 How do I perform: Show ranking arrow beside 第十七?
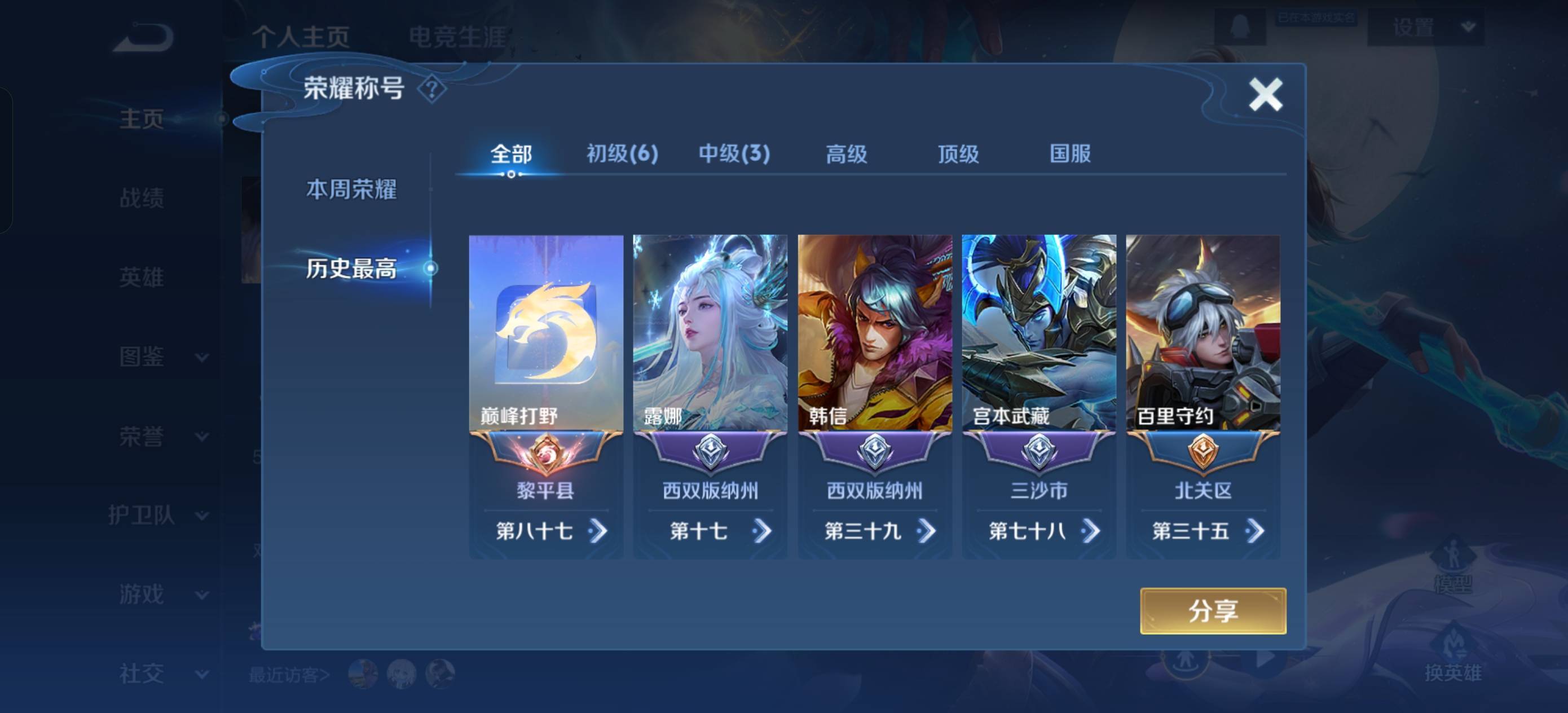click(x=762, y=531)
